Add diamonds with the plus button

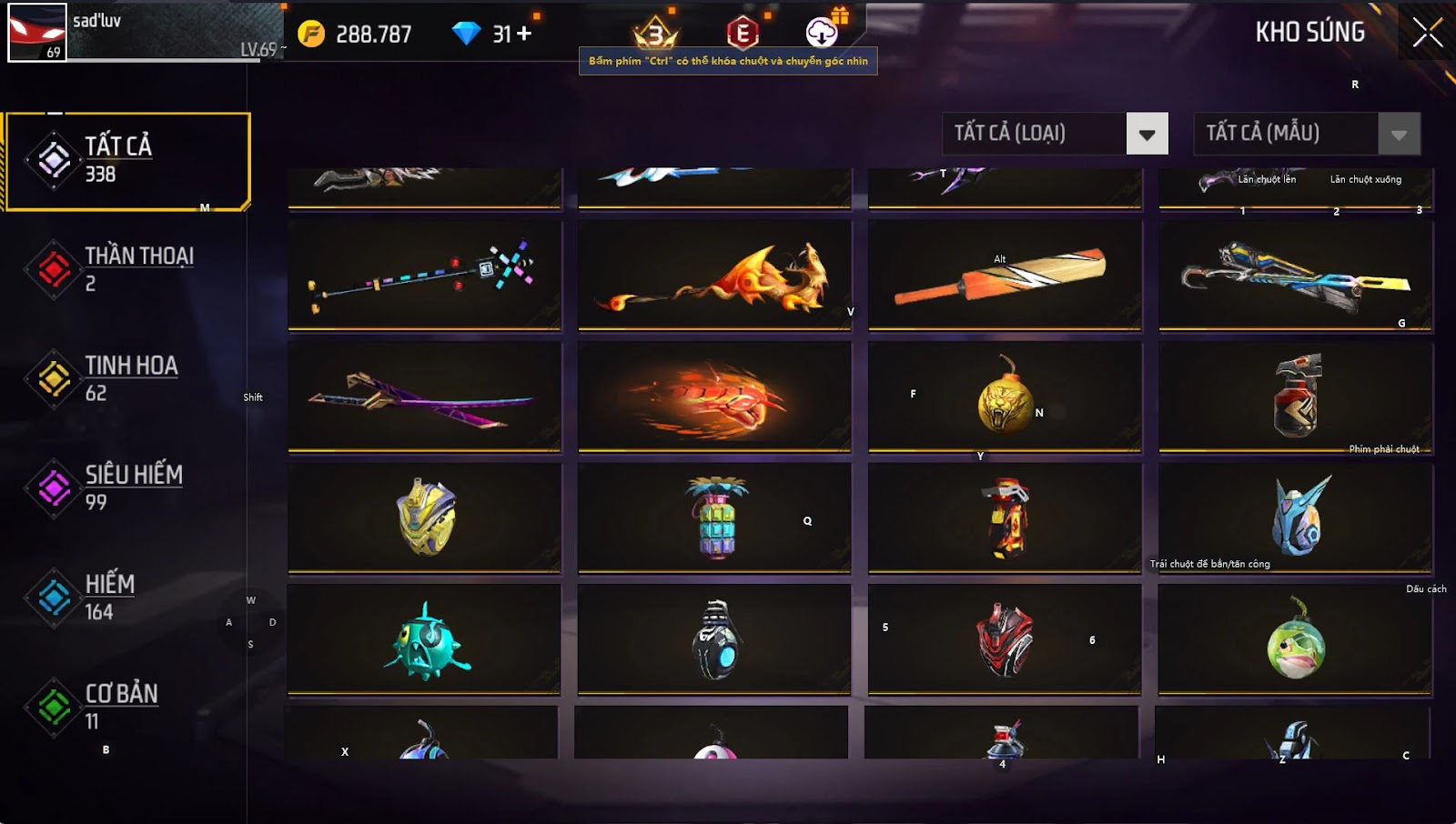point(524,34)
